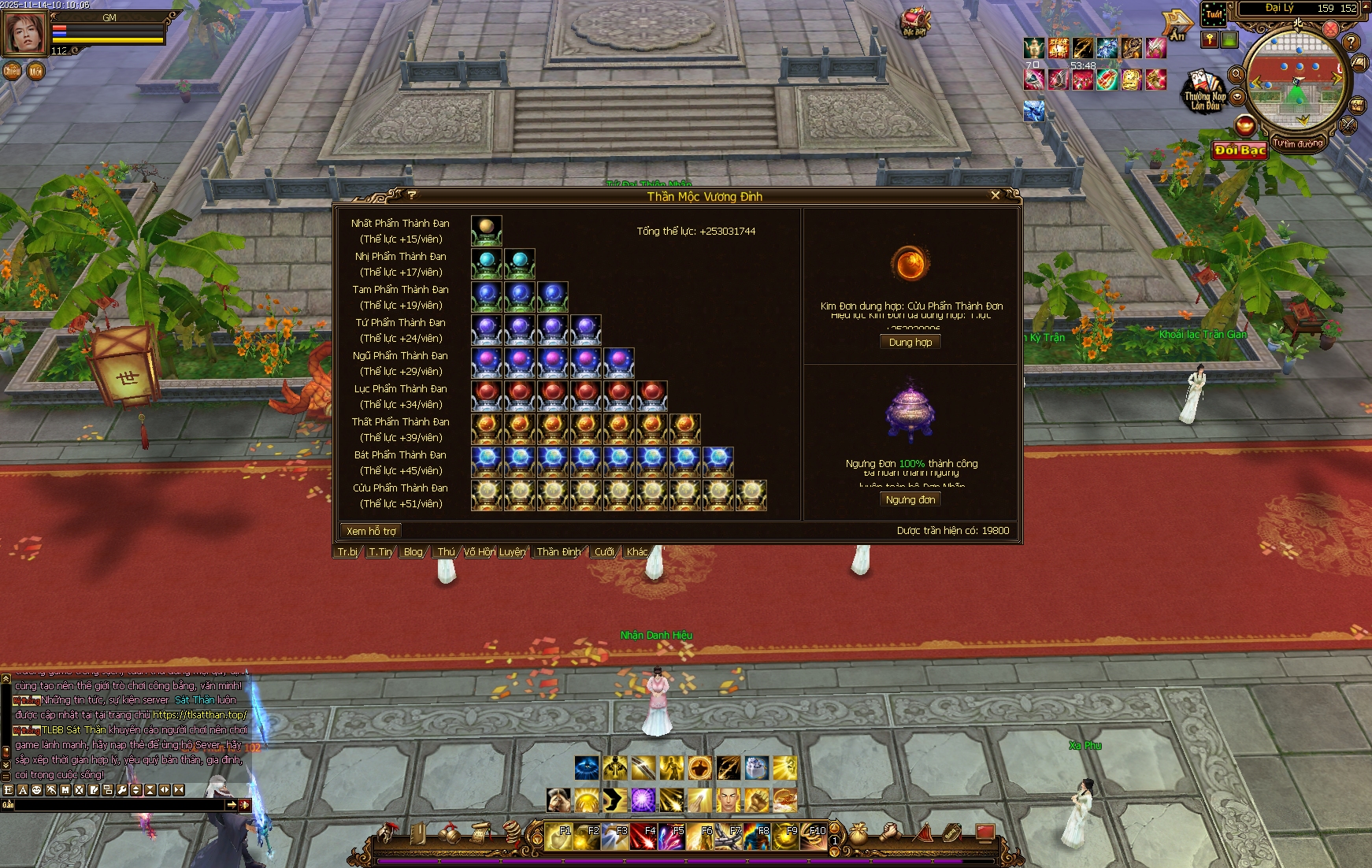Image resolution: width=1372 pixels, height=868 pixels.
Task: Switch to the Tr.bị tab
Action: tap(347, 552)
